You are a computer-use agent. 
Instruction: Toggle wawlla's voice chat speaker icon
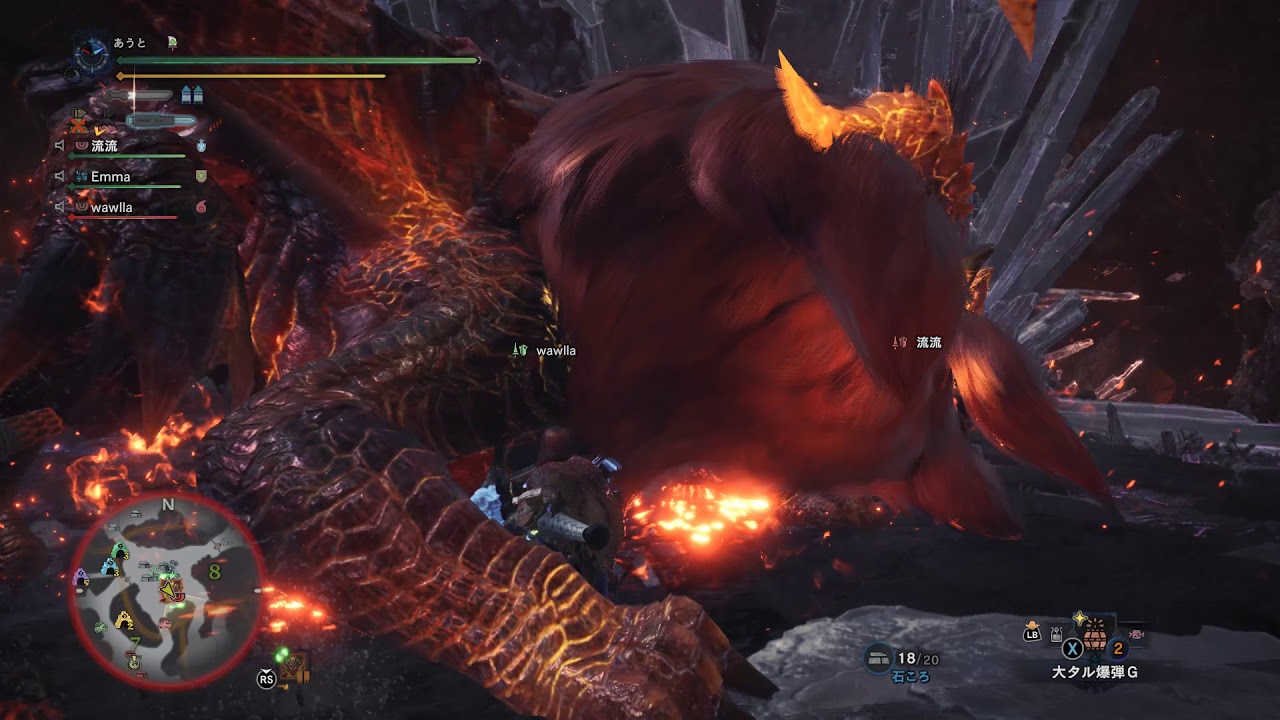click(59, 206)
